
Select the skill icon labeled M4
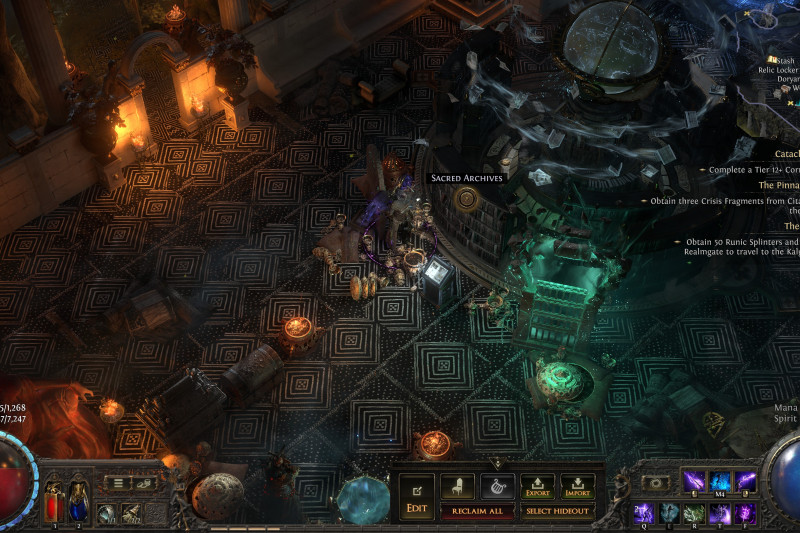click(720, 482)
